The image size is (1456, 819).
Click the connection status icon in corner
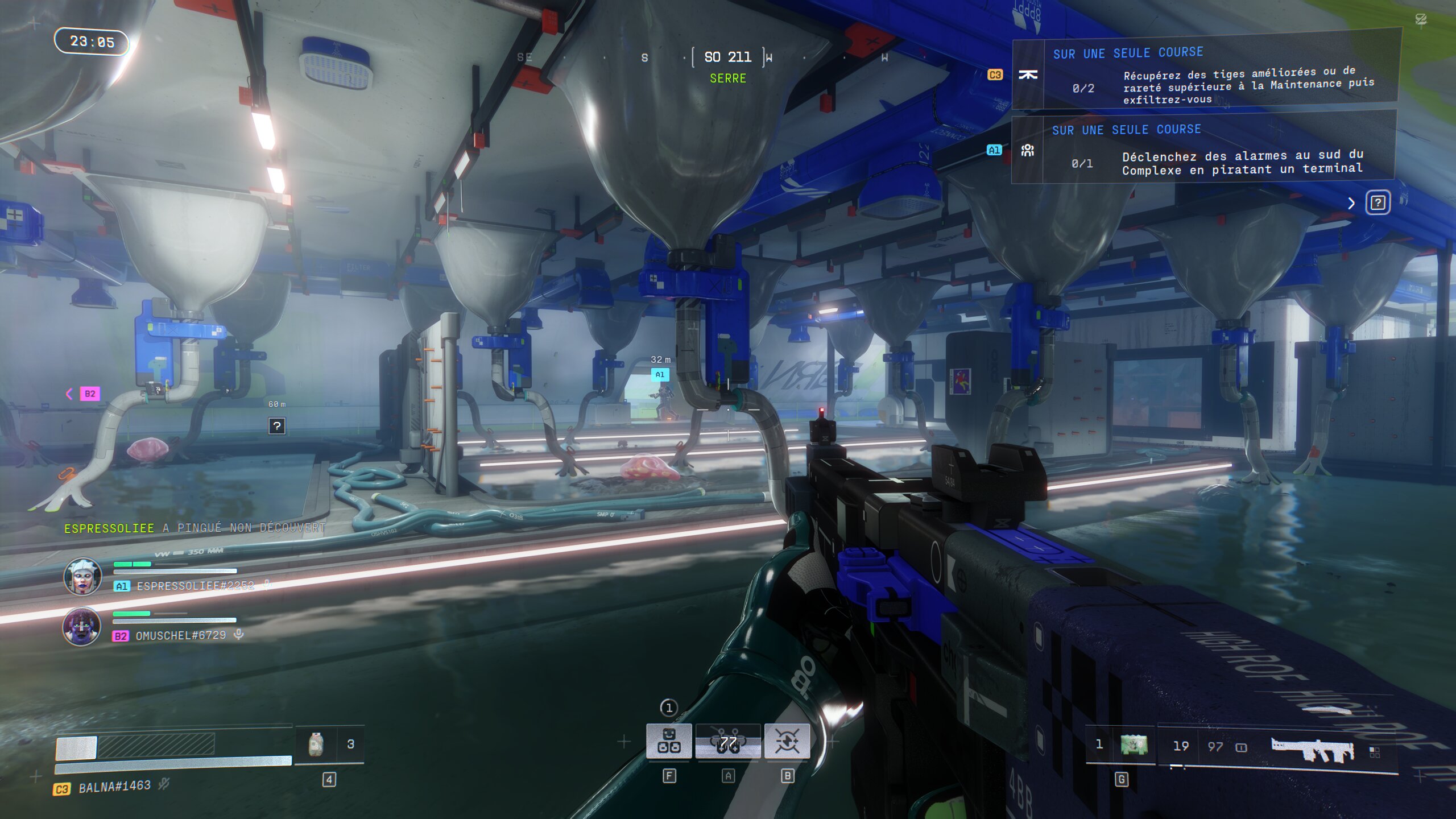pos(1421,20)
